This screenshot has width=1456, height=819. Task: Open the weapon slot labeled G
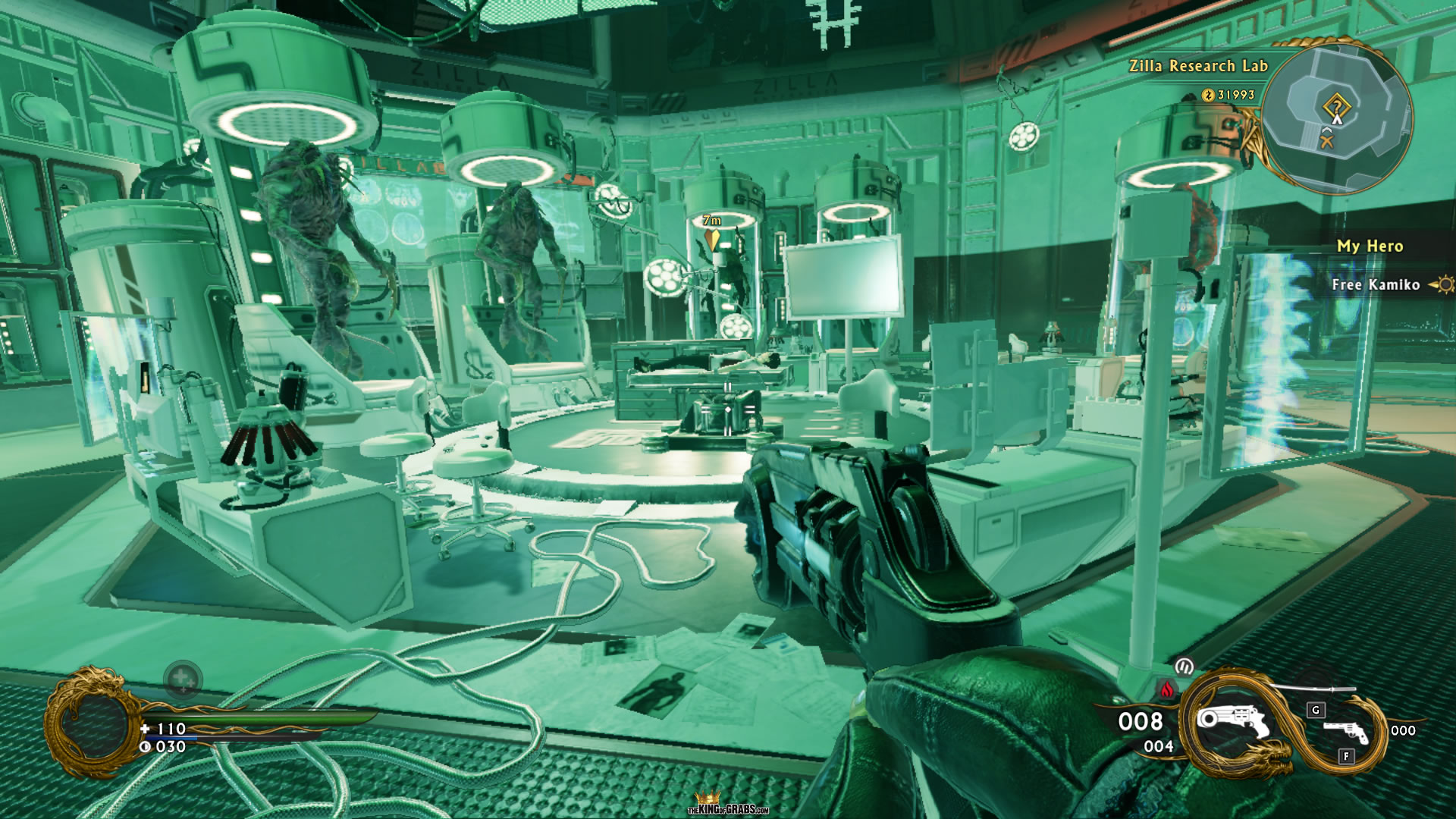pyautogui.click(x=1315, y=711)
